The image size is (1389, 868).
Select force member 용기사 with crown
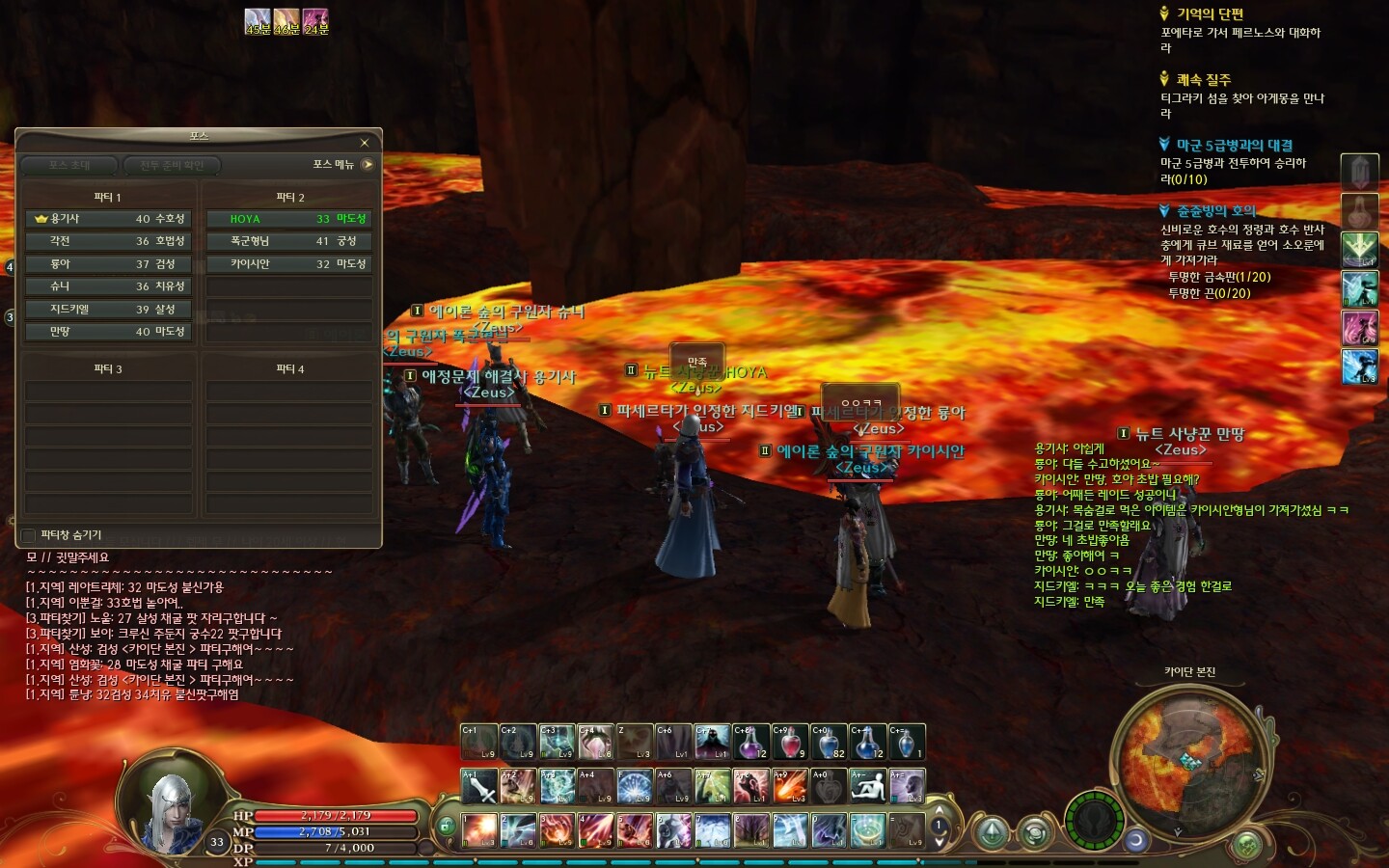click(x=108, y=219)
